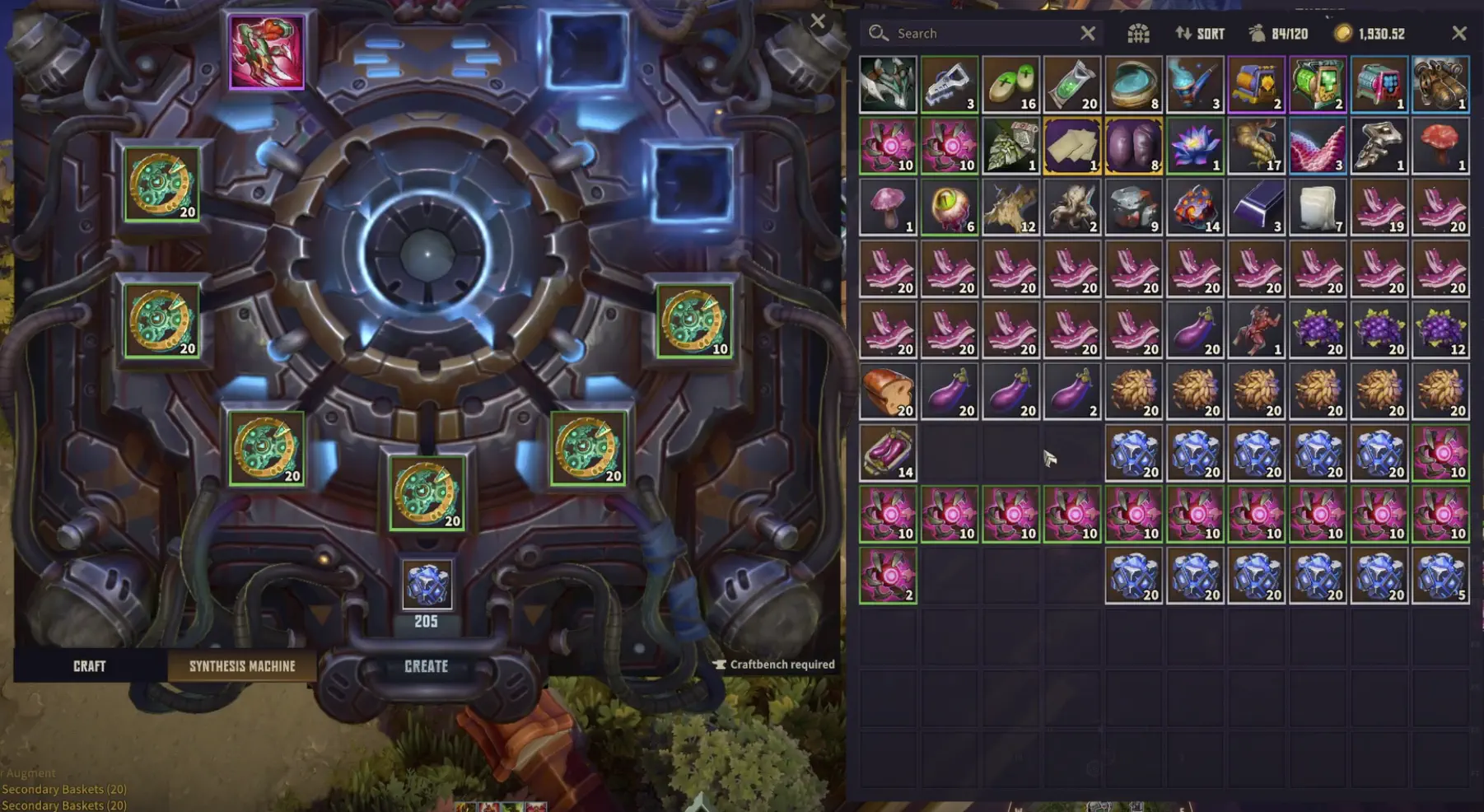This screenshot has height=812, width=1484.
Task: Toggle the gold-bordered membrane item stack of 8
Action: (1133, 144)
